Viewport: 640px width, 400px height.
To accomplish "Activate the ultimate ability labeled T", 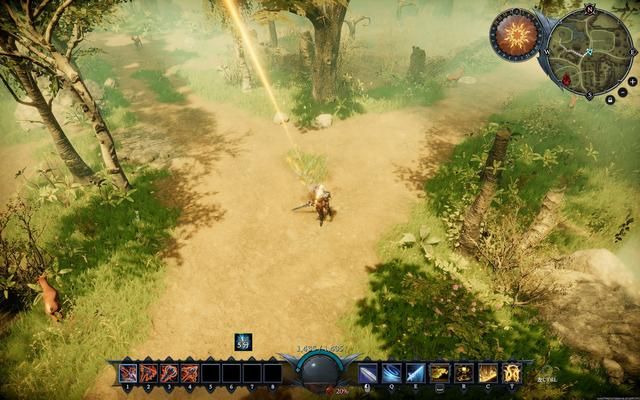I will click(512, 373).
